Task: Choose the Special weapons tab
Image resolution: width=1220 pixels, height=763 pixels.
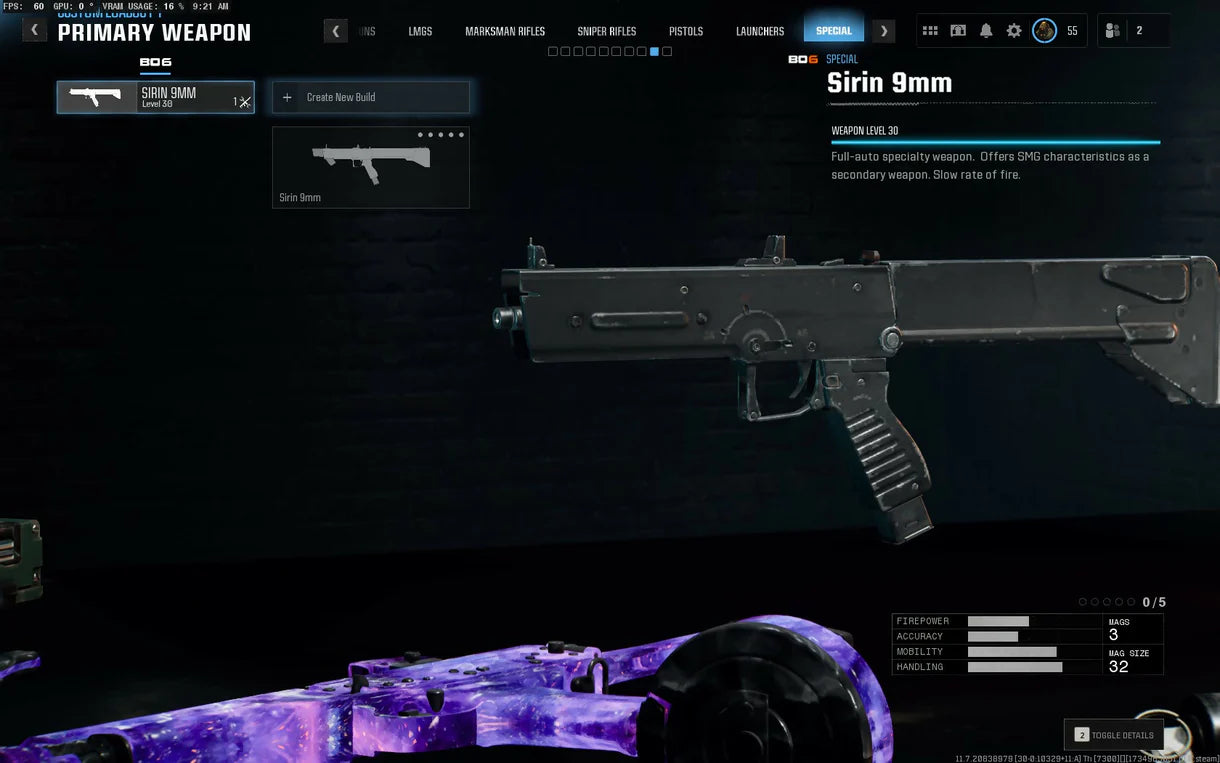Action: 834,31
